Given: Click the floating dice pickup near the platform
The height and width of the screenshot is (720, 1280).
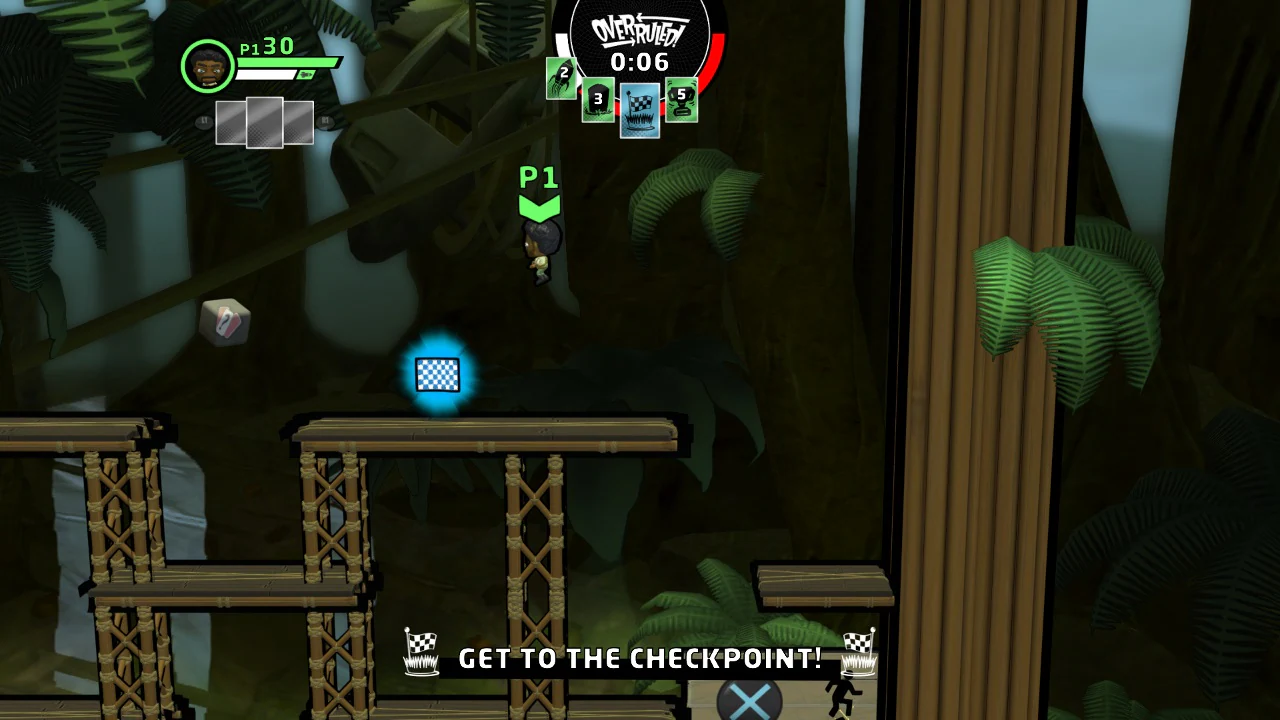Looking at the screenshot, I should tap(225, 322).
